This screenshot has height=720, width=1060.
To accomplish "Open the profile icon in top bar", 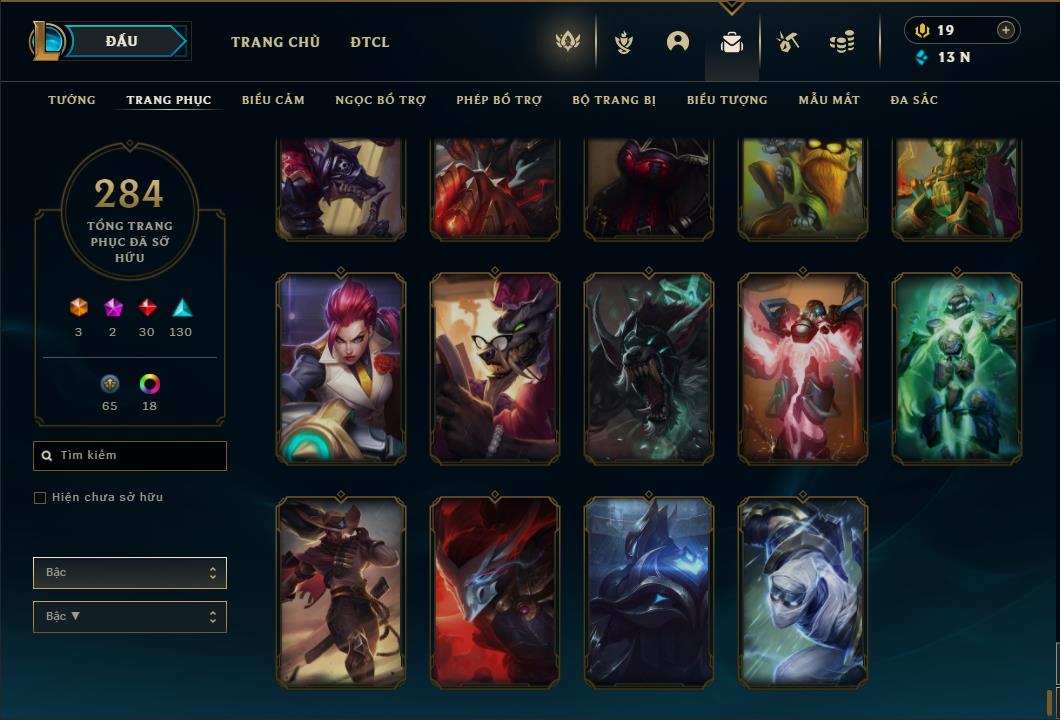I will (678, 42).
